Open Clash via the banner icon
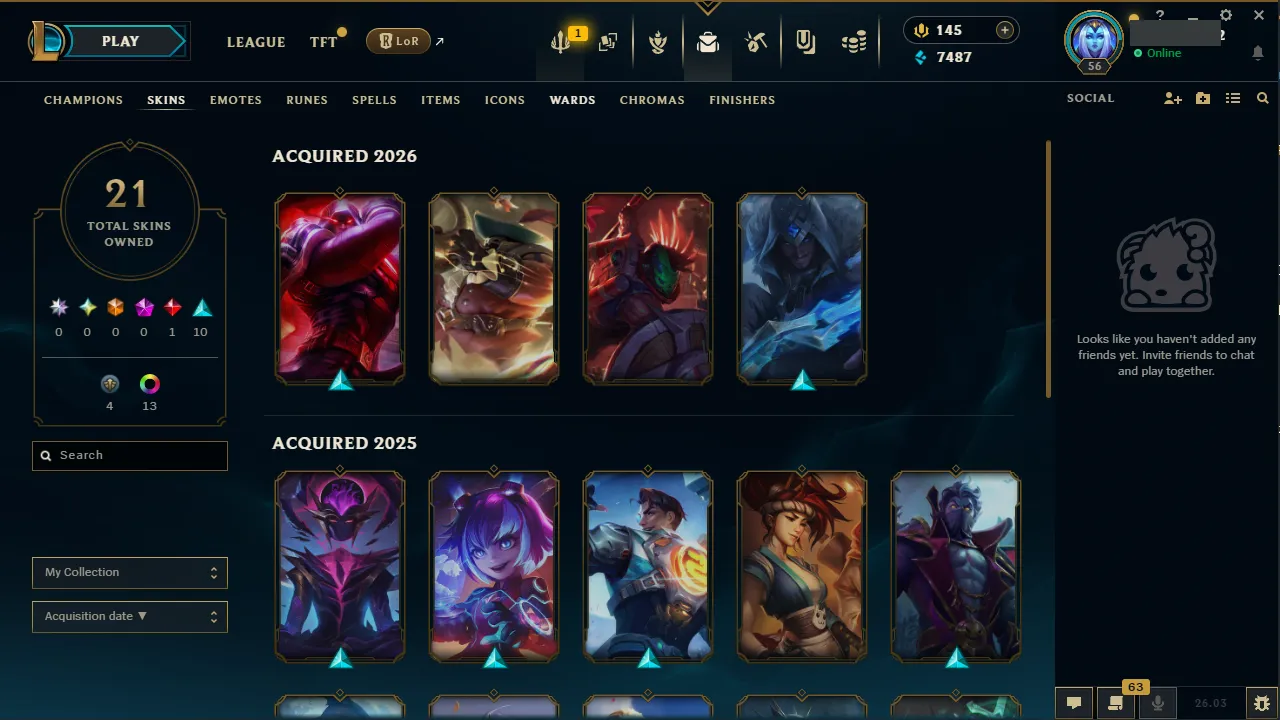The width and height of the screenshot is (1280, 720). click(658, 42)
